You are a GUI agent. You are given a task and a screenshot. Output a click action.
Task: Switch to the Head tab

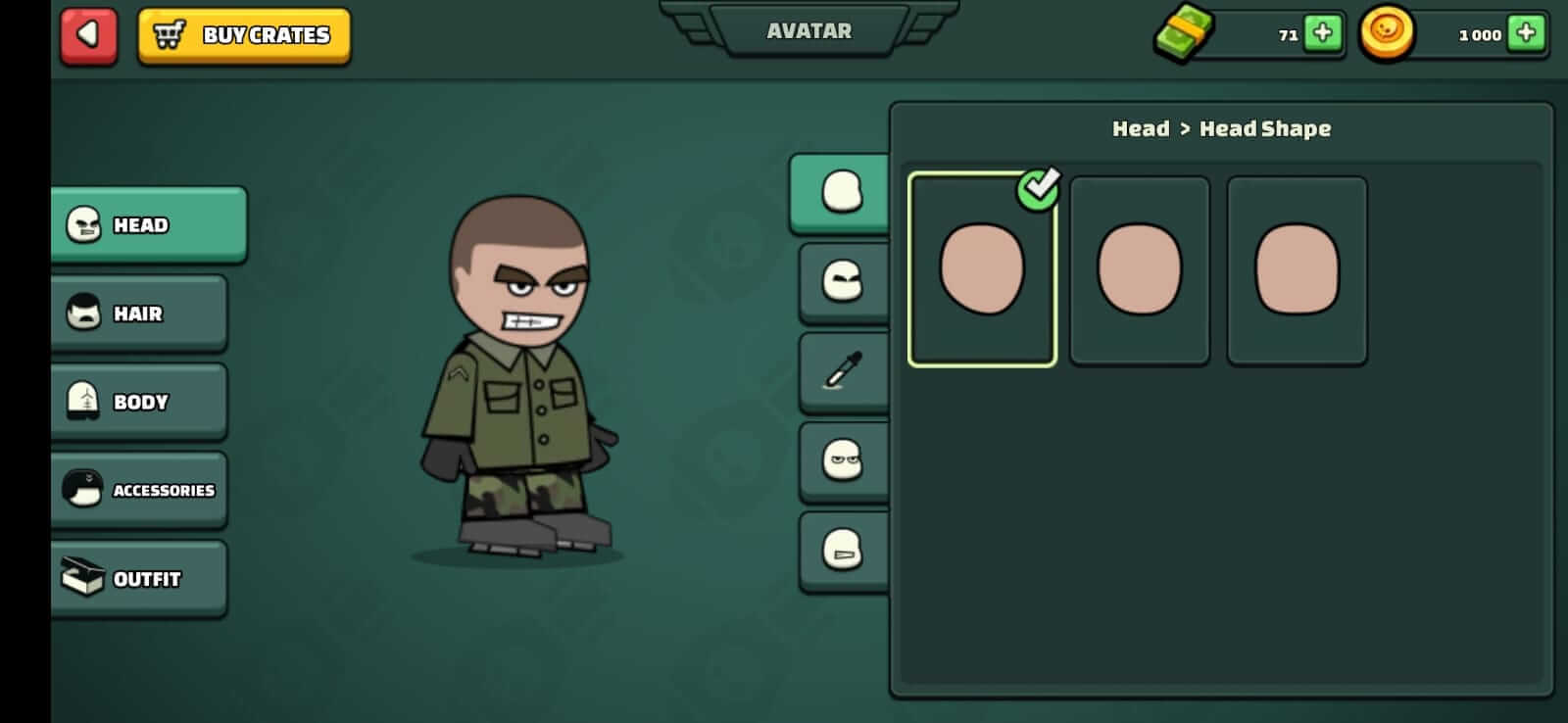coord(147,224)
